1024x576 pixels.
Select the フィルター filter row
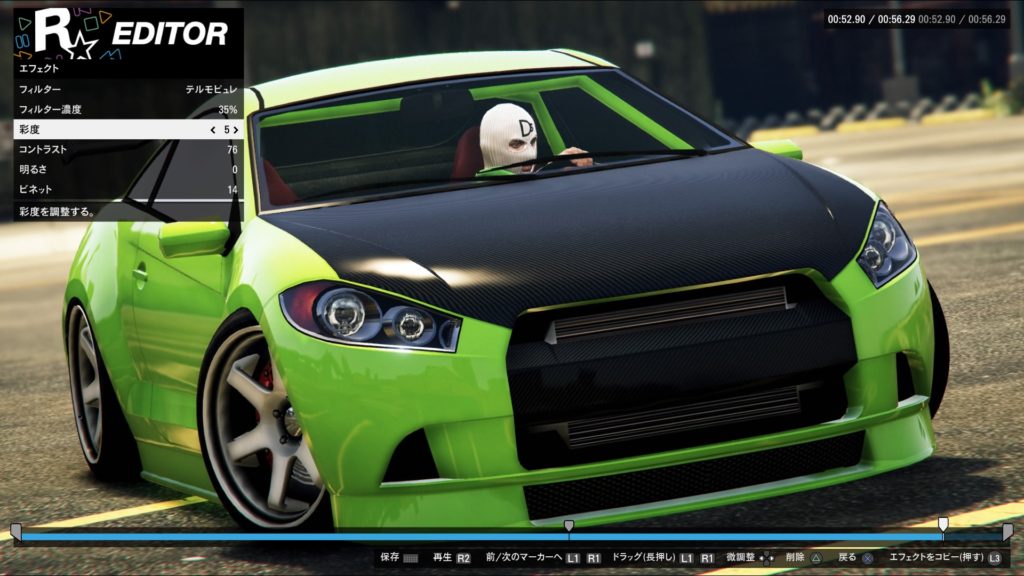point(126,89)
